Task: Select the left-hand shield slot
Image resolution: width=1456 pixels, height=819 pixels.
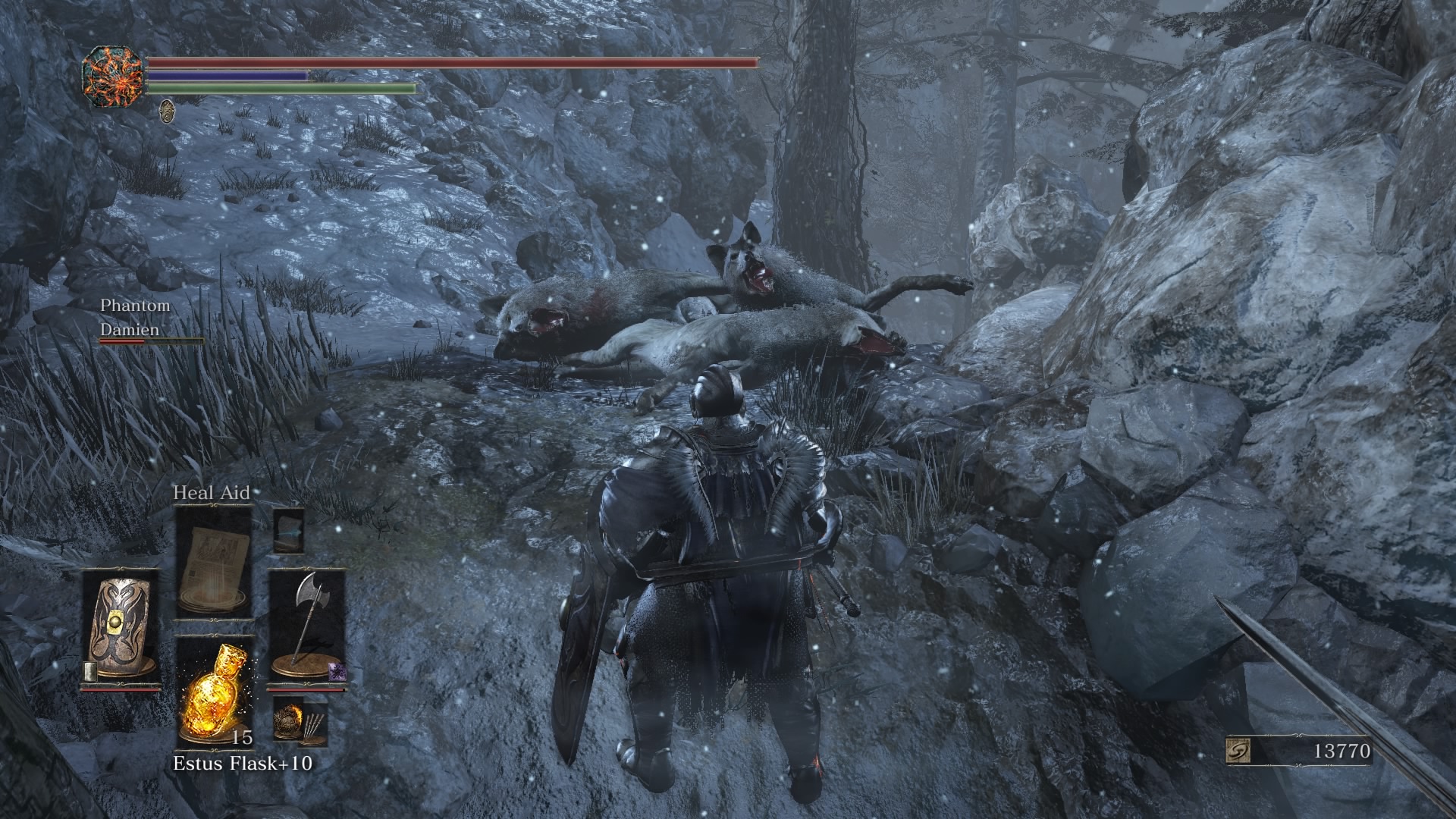Action: (121, 628)
